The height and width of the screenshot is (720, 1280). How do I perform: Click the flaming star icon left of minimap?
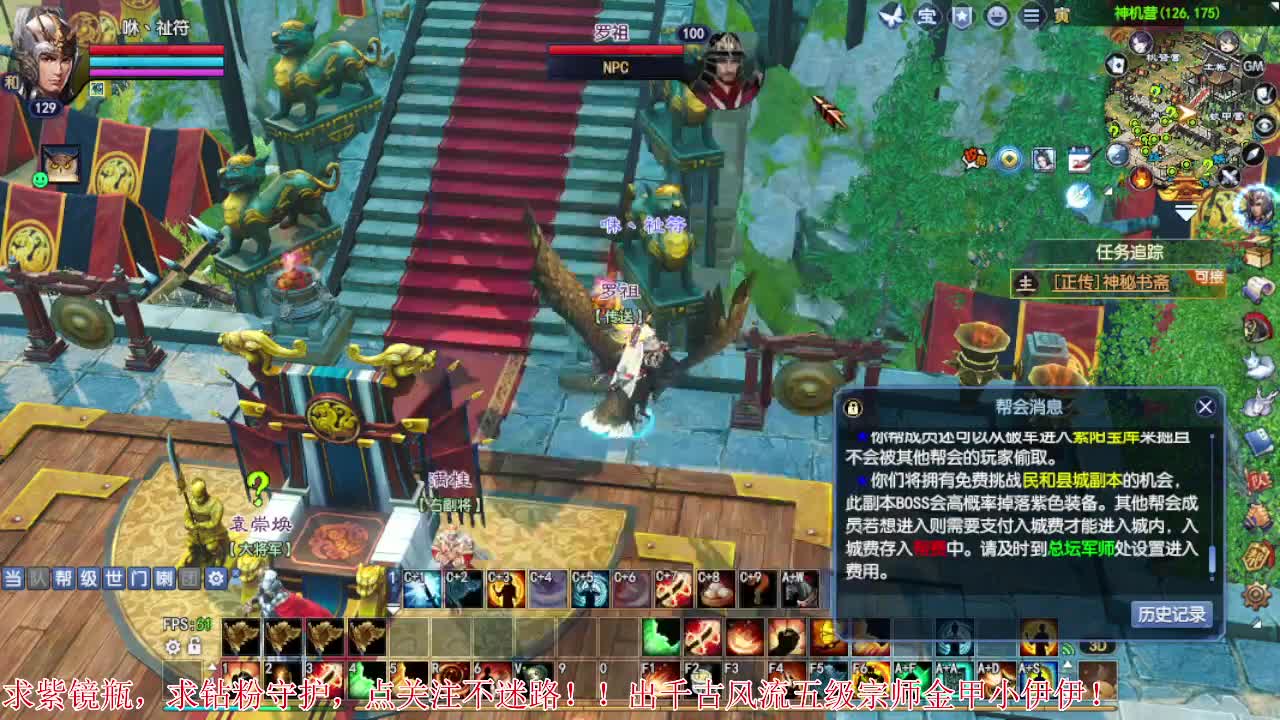pyautogui.click(x=1140, y=179)
